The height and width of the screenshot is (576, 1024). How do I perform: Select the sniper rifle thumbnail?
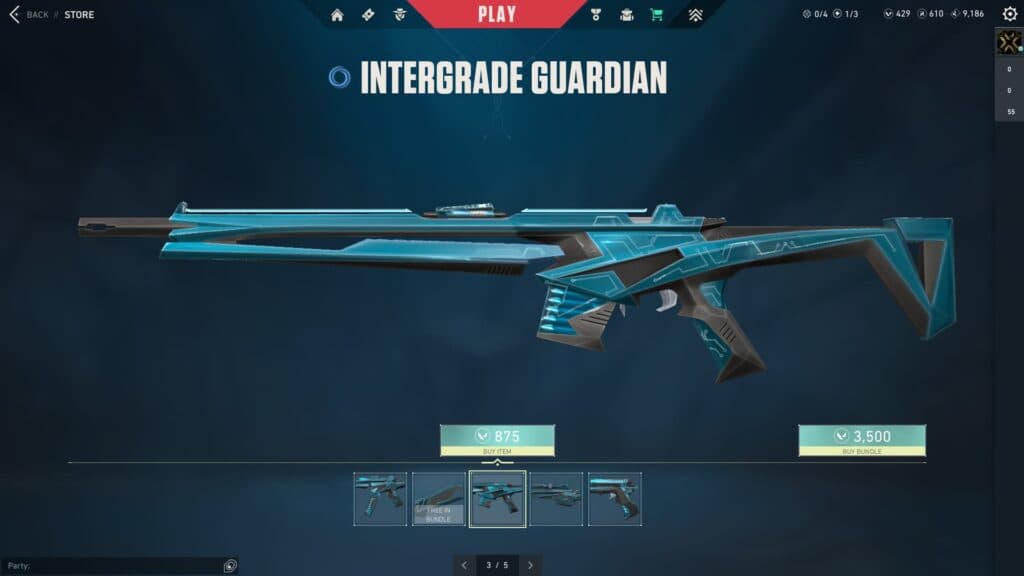point(556,499)
